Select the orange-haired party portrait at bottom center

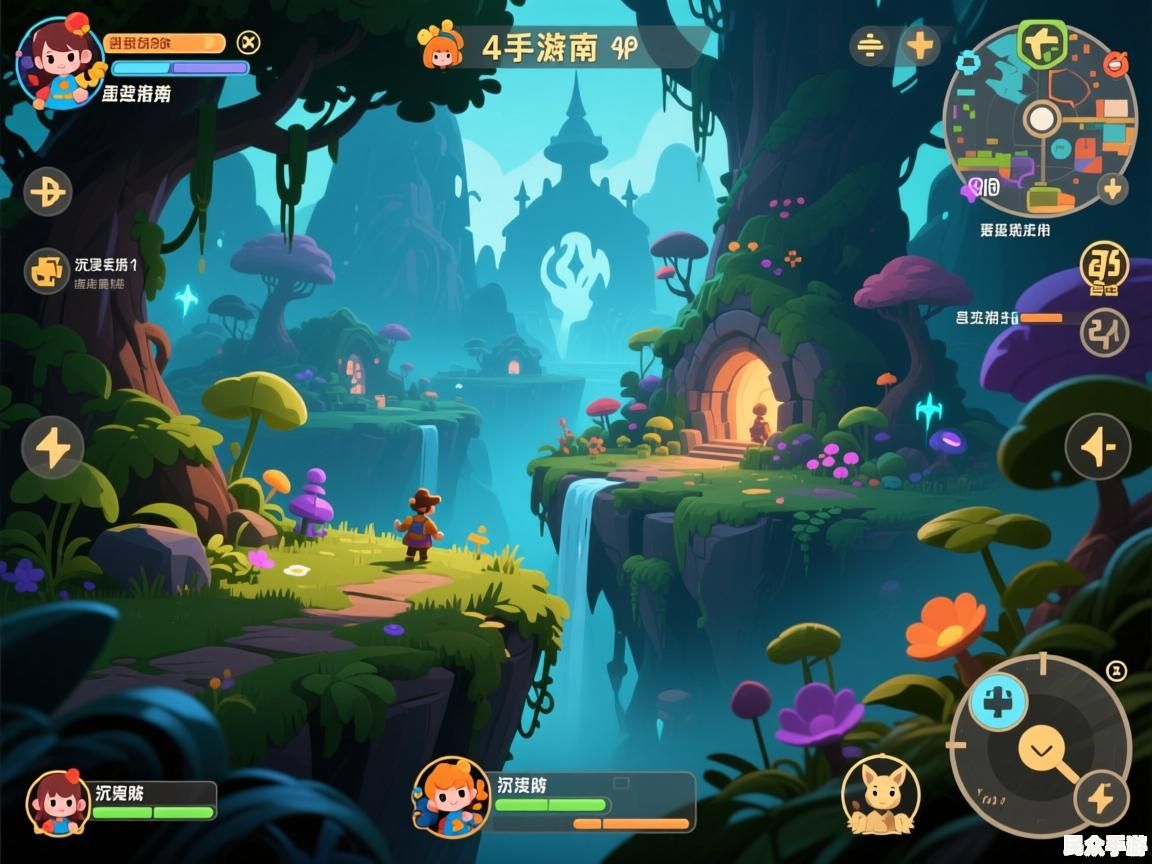[x=450, y=795]
